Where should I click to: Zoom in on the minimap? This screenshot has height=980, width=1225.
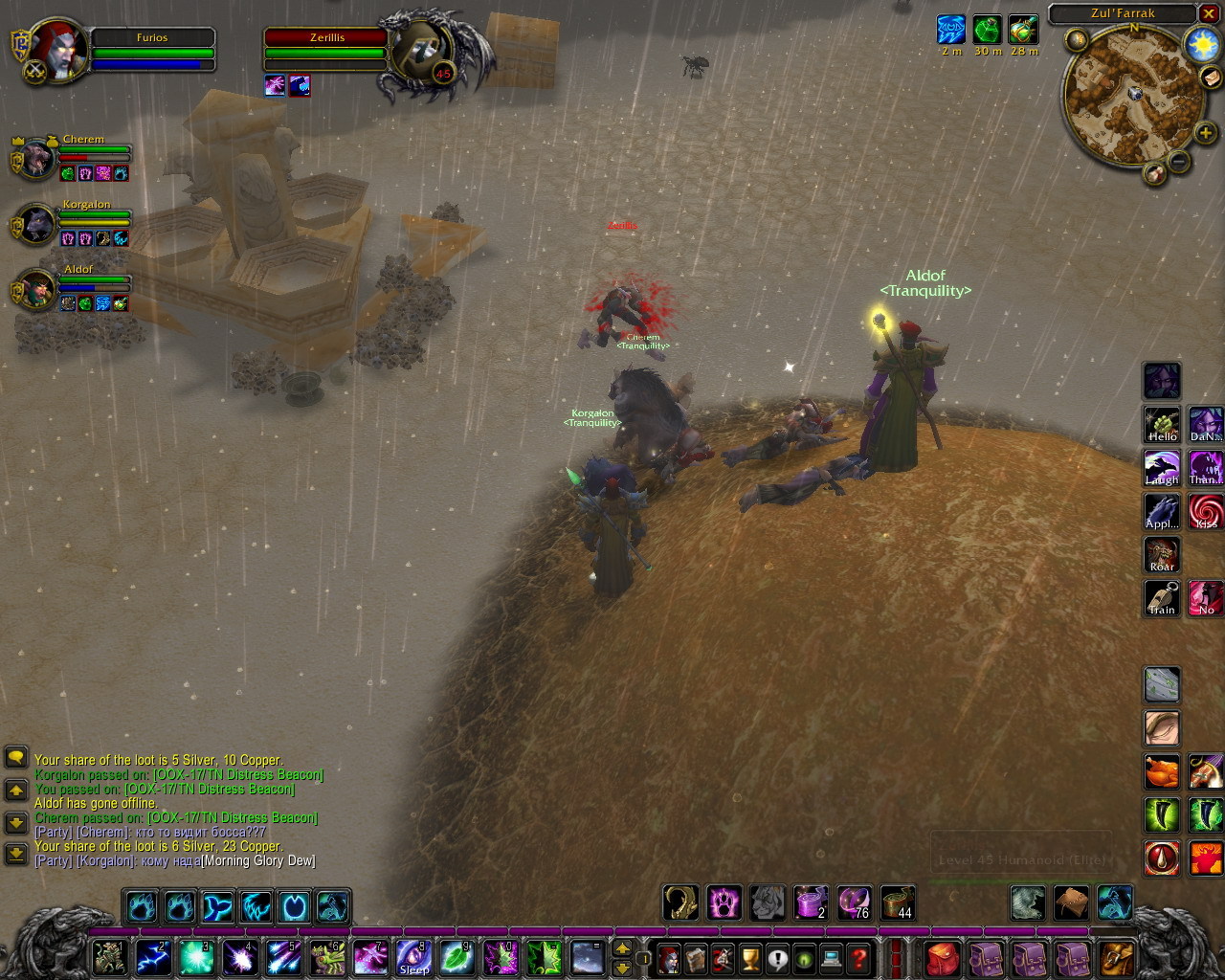[x=1205, y=134]
